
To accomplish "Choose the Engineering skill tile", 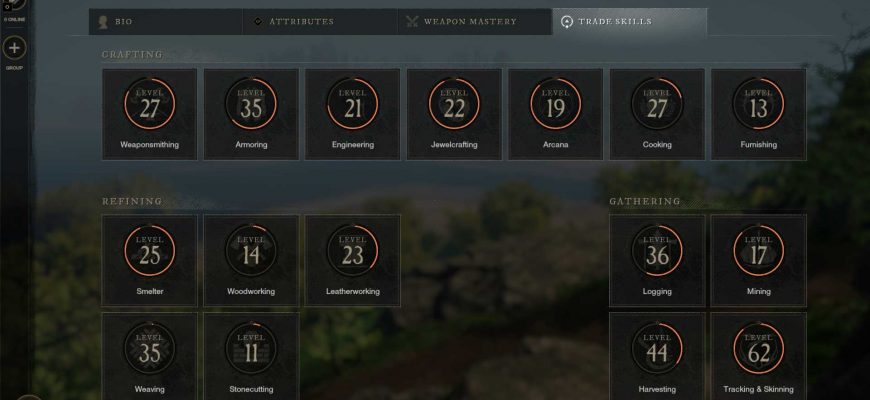I will pos(353,113).
